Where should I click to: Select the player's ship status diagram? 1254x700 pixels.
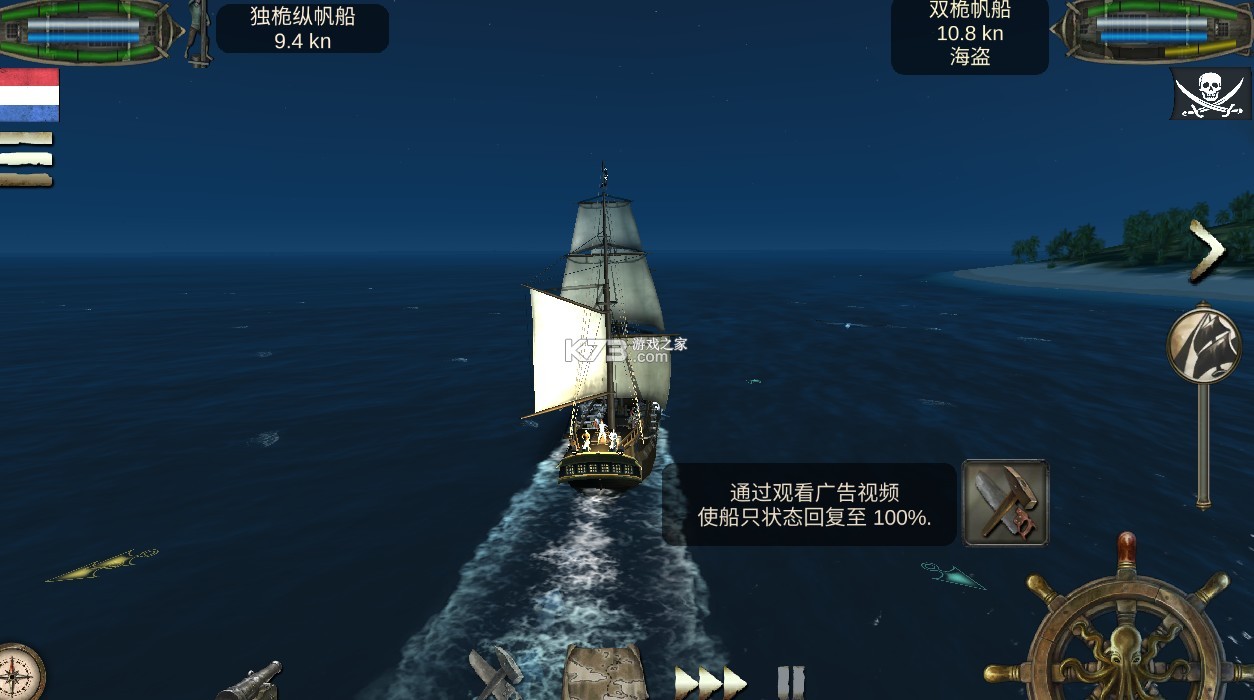(x=85, y=30)
